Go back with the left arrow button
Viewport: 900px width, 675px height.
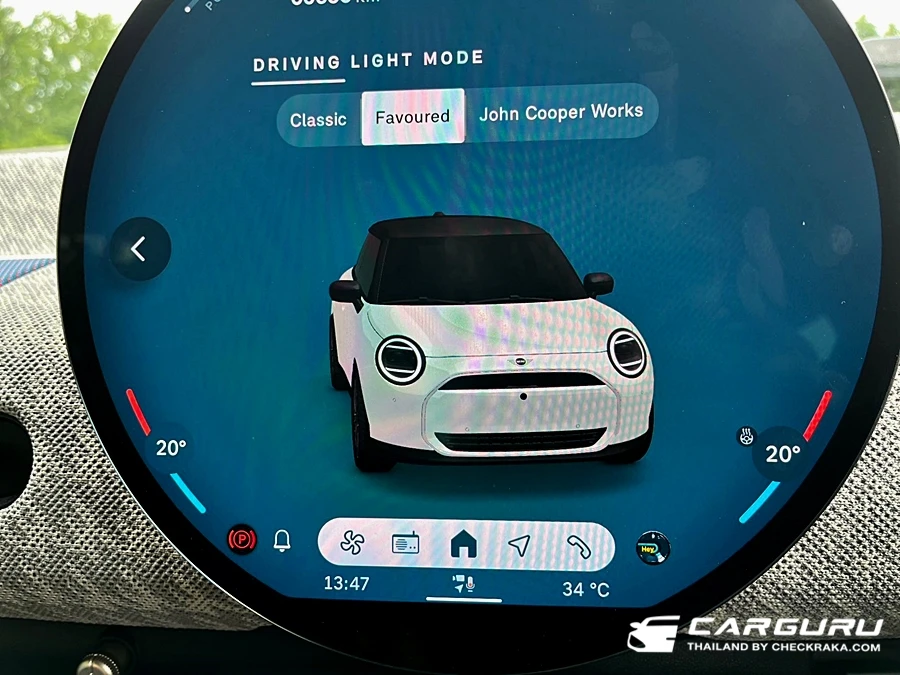point(140,249)
